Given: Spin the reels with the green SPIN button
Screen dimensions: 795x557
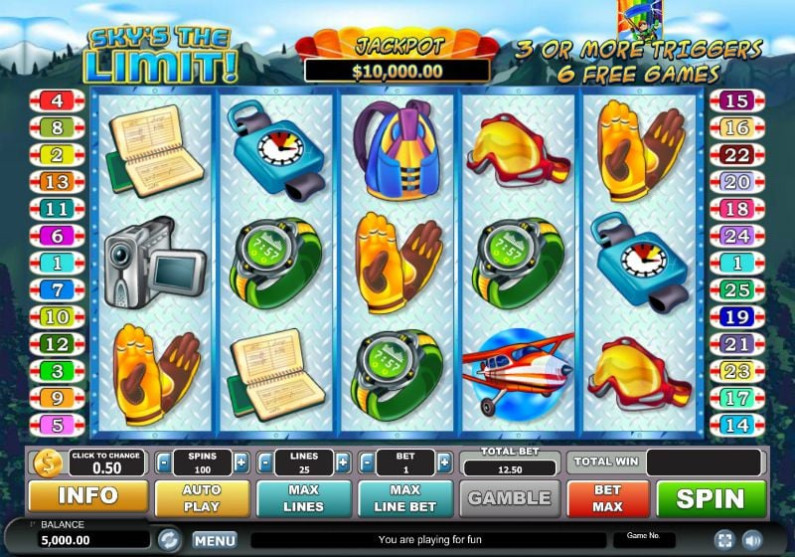Looking at the screenshot, I should [710, 498].
